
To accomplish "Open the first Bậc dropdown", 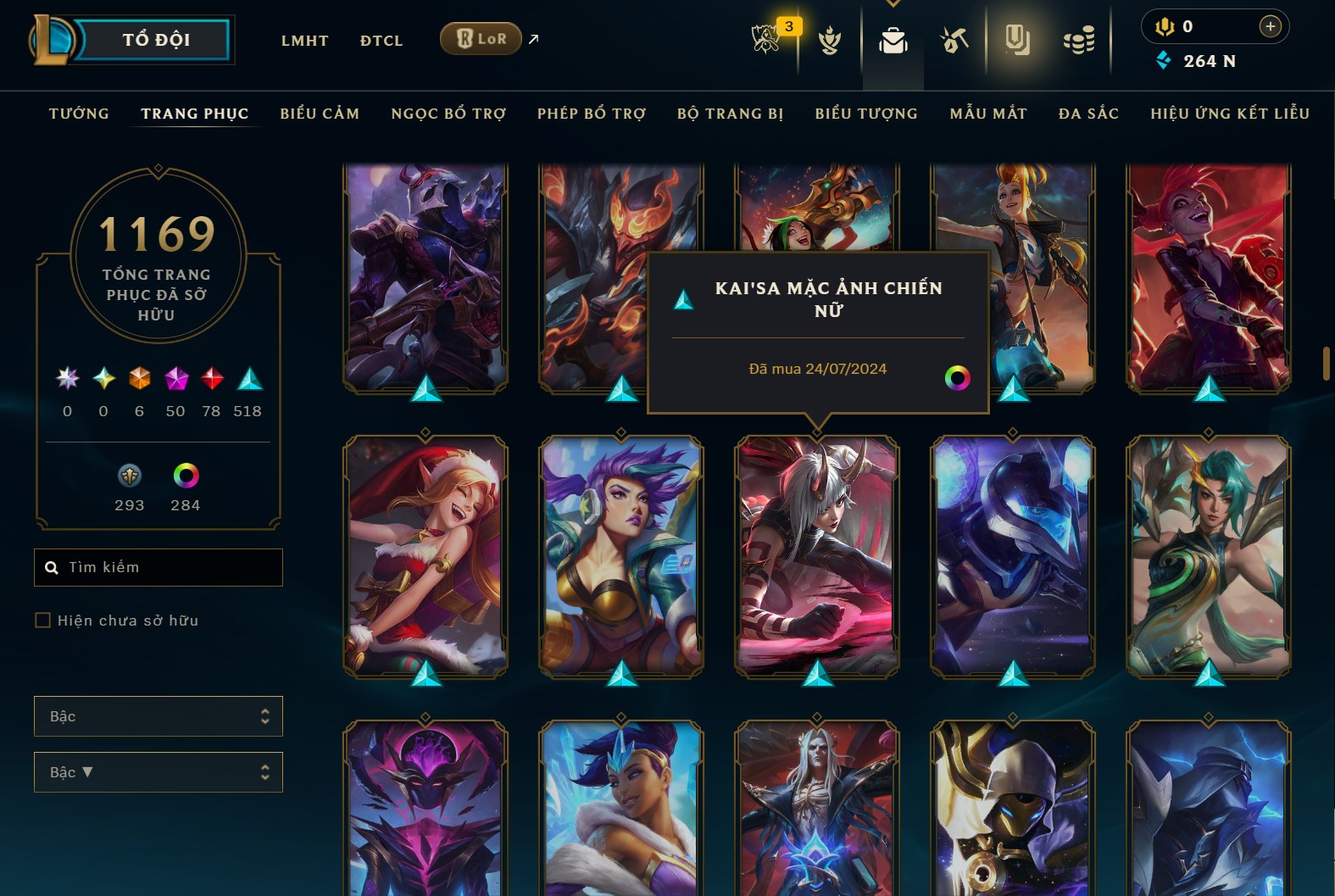I will click(158, 716).
